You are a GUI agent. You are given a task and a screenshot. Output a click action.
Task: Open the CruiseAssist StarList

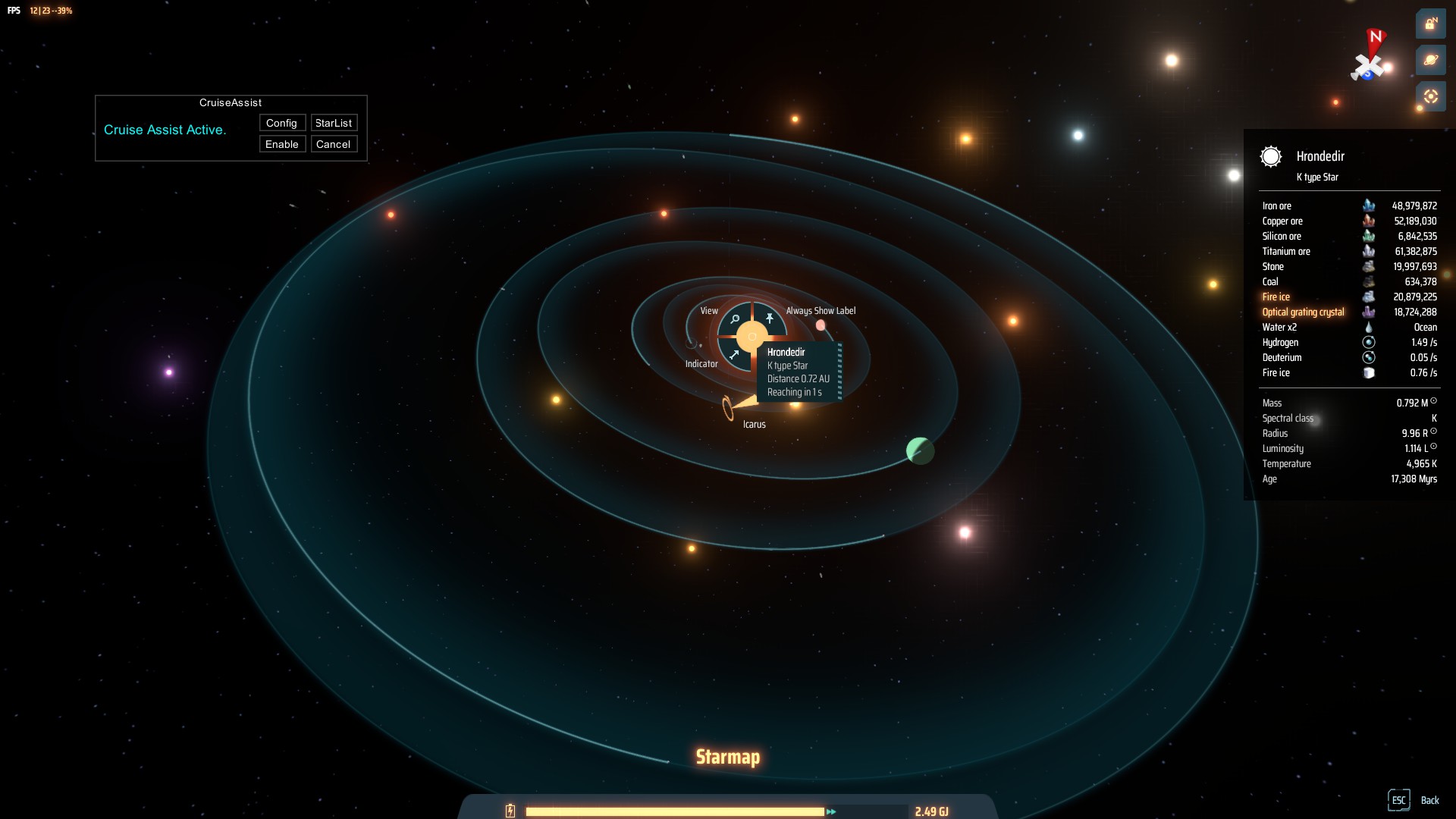[x=334, y=123]
